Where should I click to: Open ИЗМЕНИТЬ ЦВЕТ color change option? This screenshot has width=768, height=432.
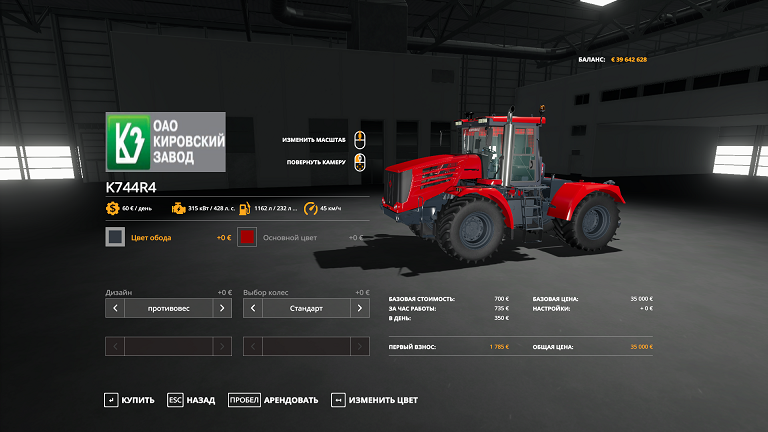pyautogui.click(x=374, y=400)
